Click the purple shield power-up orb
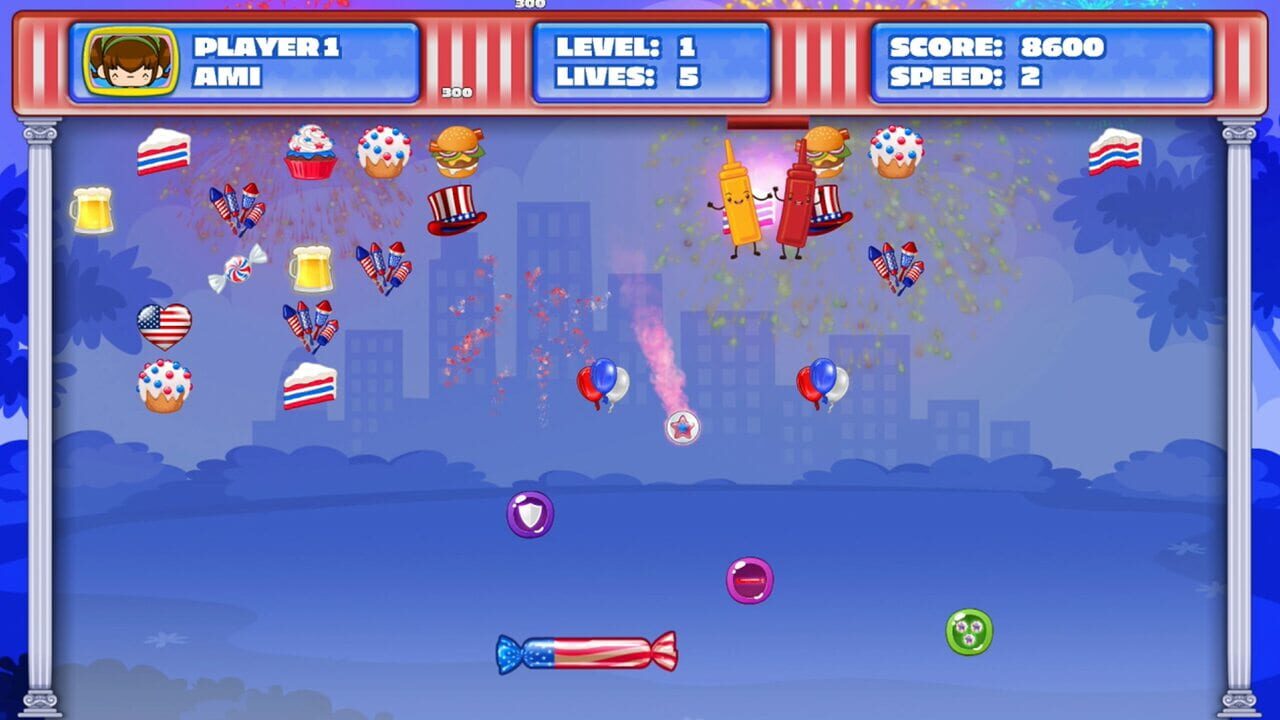 click(528, 515)
